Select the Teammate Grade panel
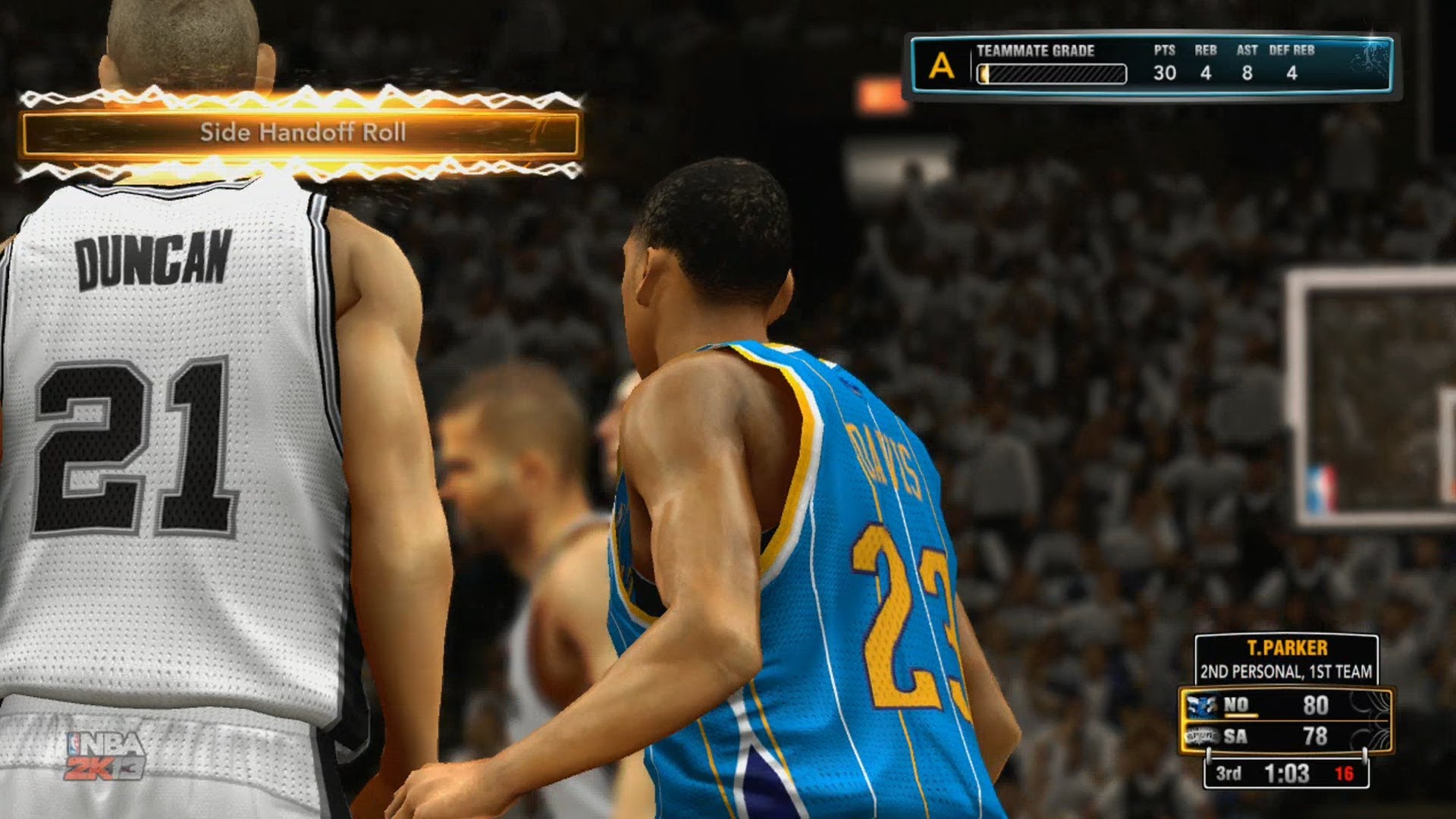Image resolution: width=1456 pixels, height=819 pixels. tap(1151, 65)
